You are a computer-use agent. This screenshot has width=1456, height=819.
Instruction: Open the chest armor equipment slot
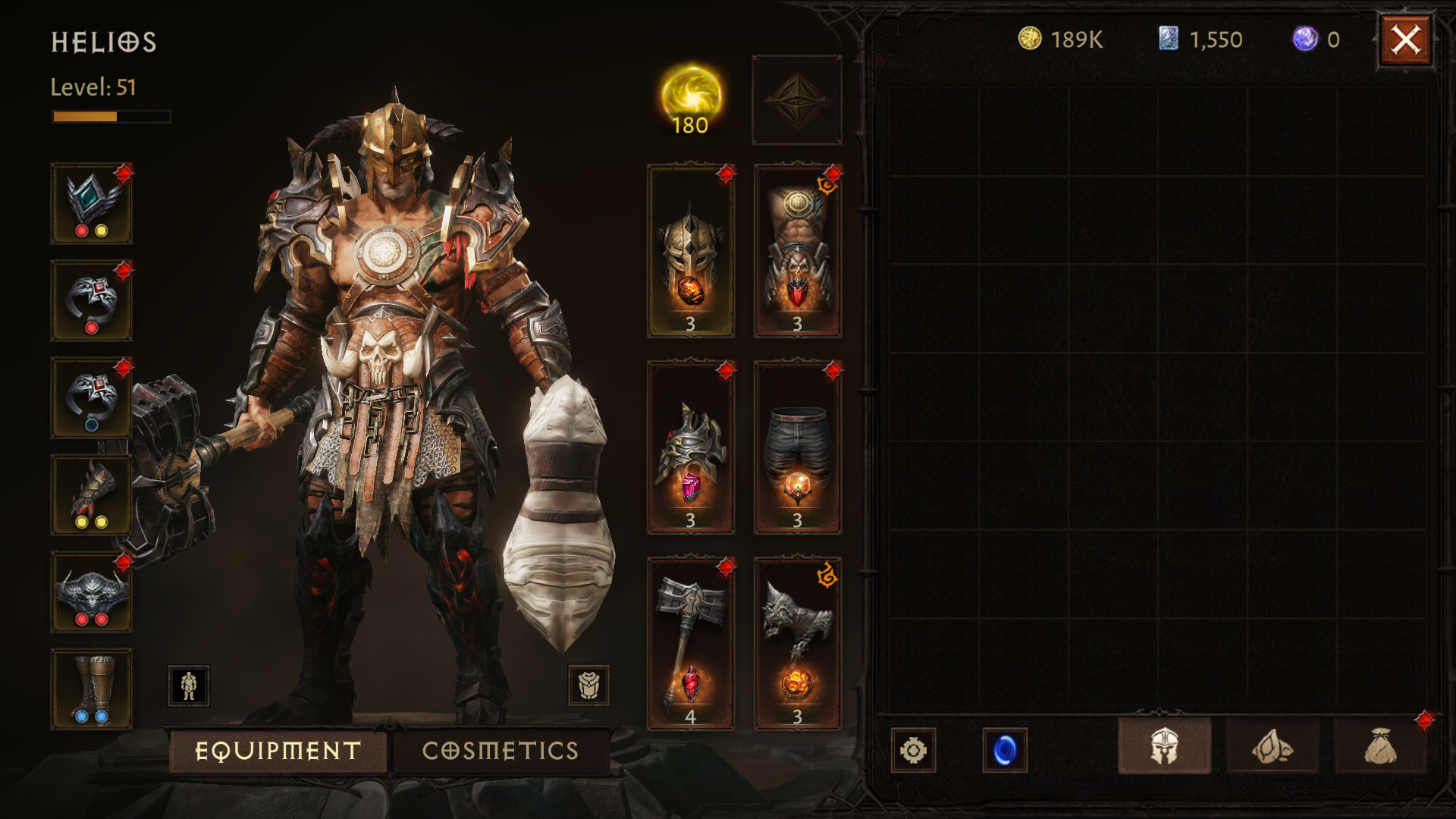(797, 251)
